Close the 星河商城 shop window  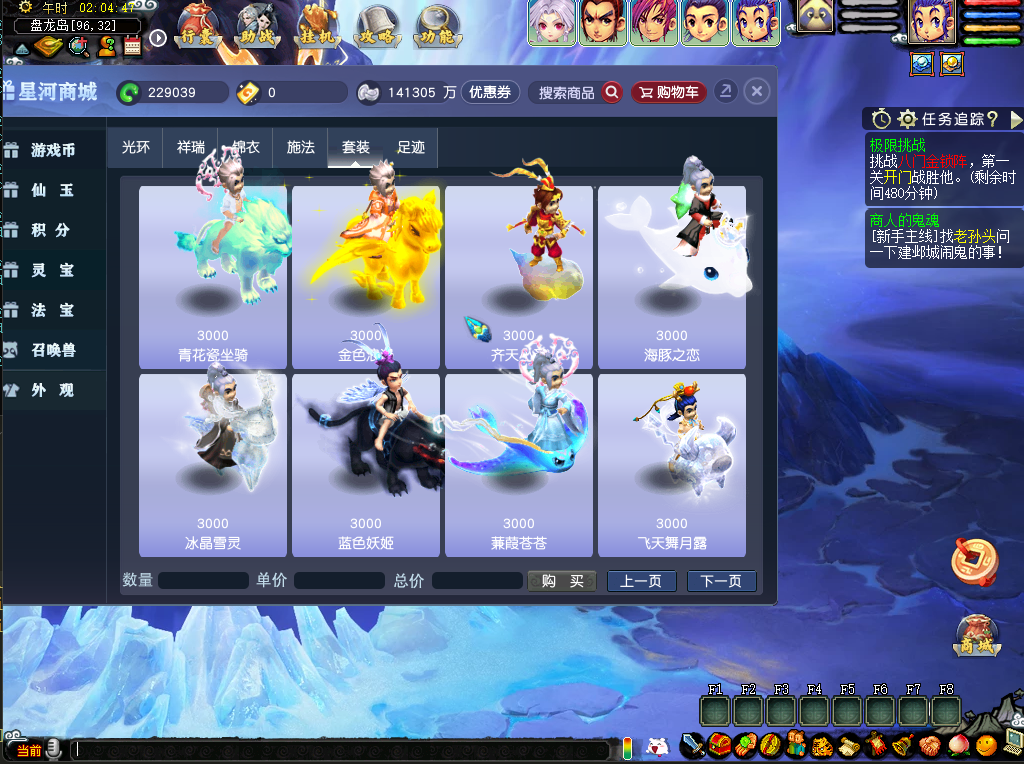(757, 92)
